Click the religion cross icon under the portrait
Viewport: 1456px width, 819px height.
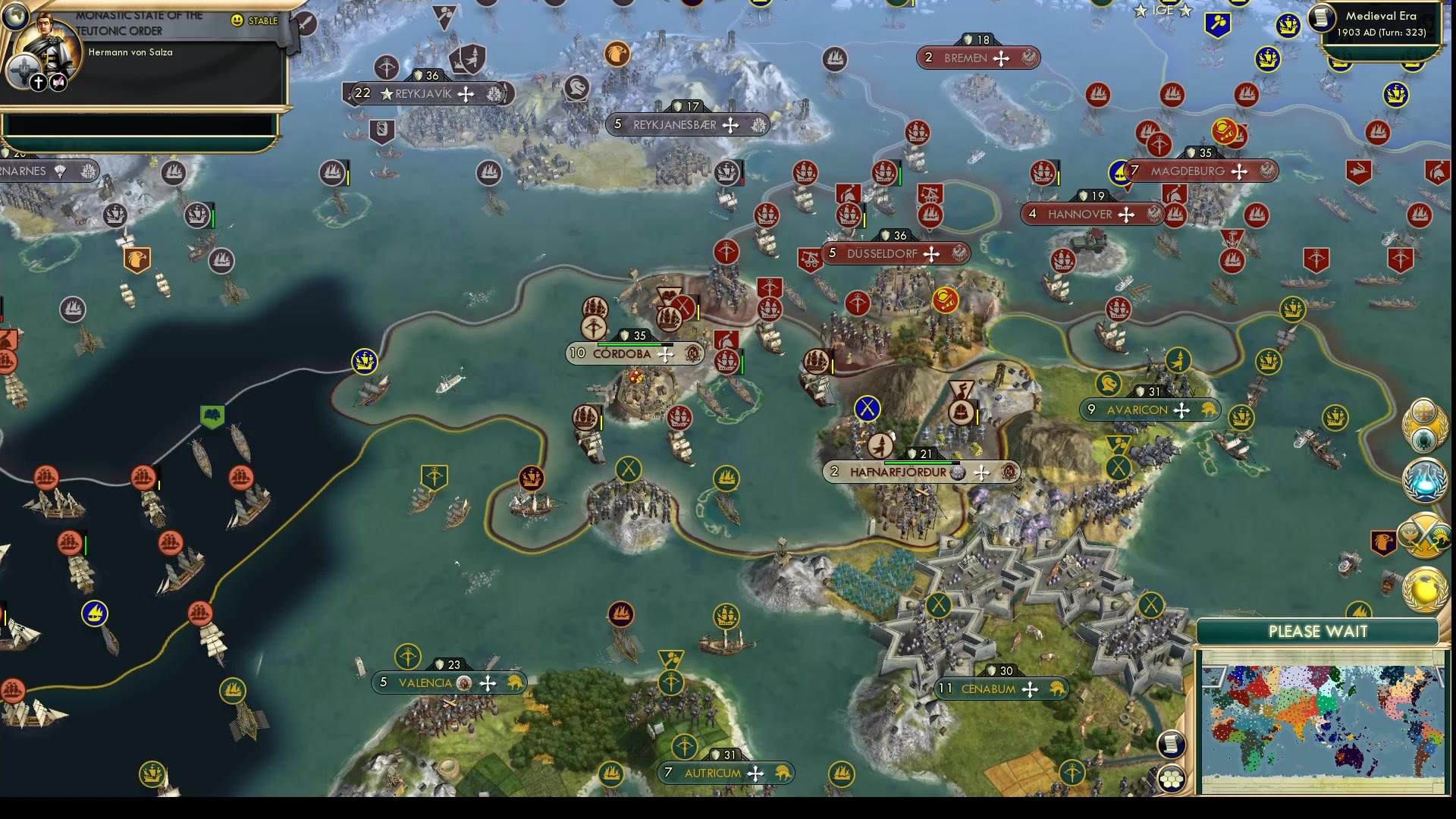coord(38,84)
